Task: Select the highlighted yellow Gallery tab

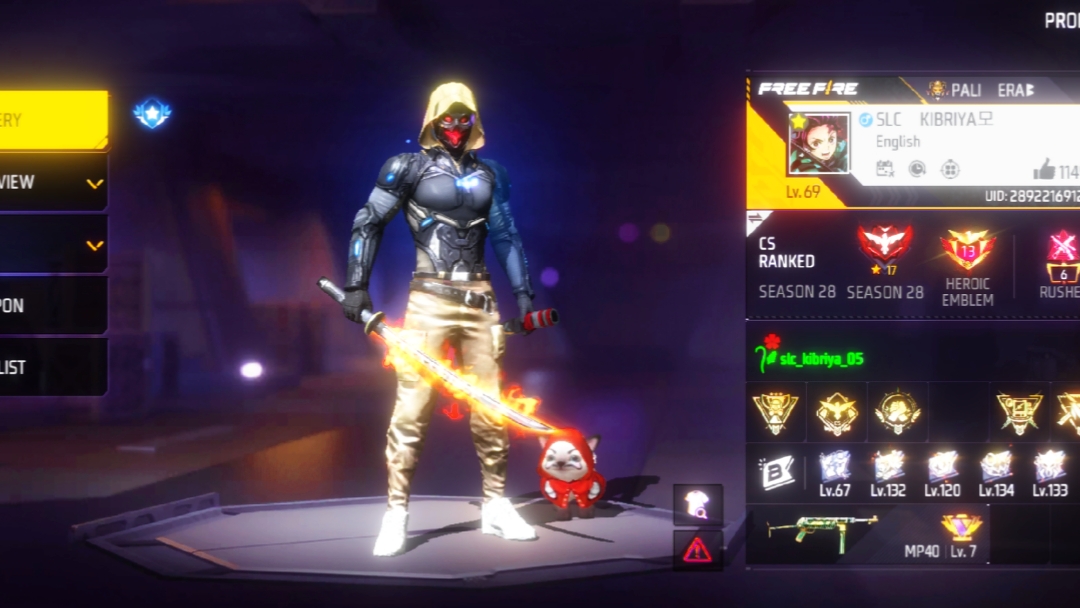Action: 52,120
